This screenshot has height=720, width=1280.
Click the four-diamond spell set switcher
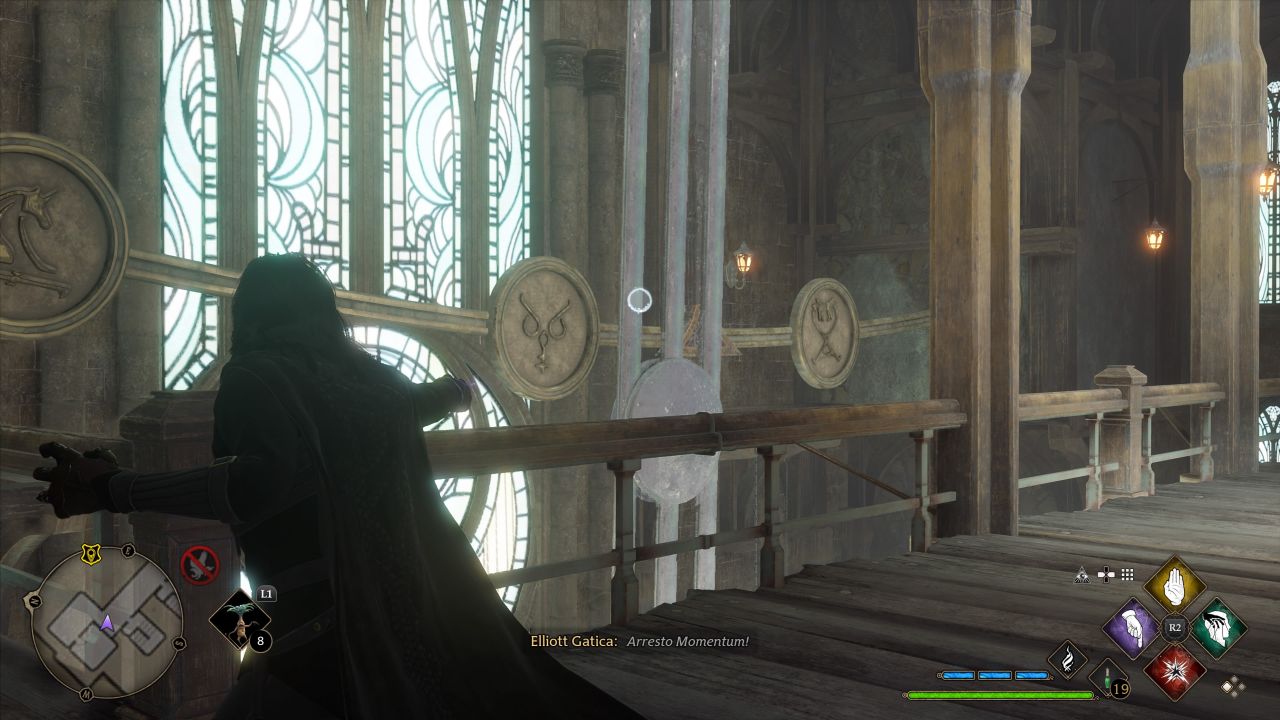1233,686
